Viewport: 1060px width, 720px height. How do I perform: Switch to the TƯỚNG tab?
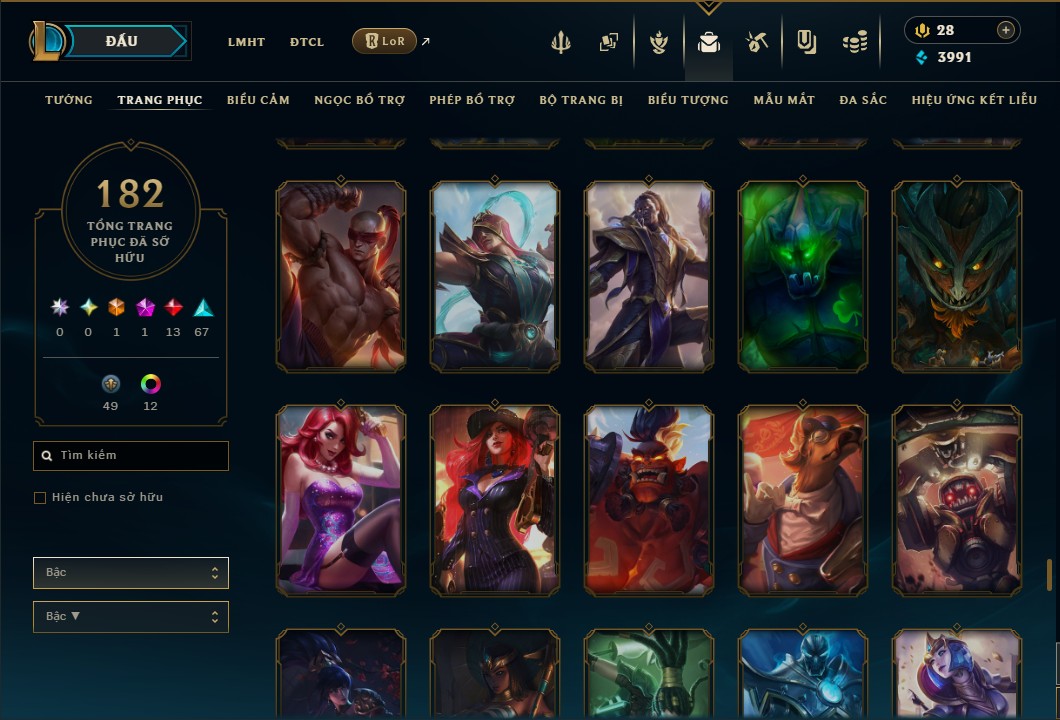pyautogui.click(x=69, y=100)
